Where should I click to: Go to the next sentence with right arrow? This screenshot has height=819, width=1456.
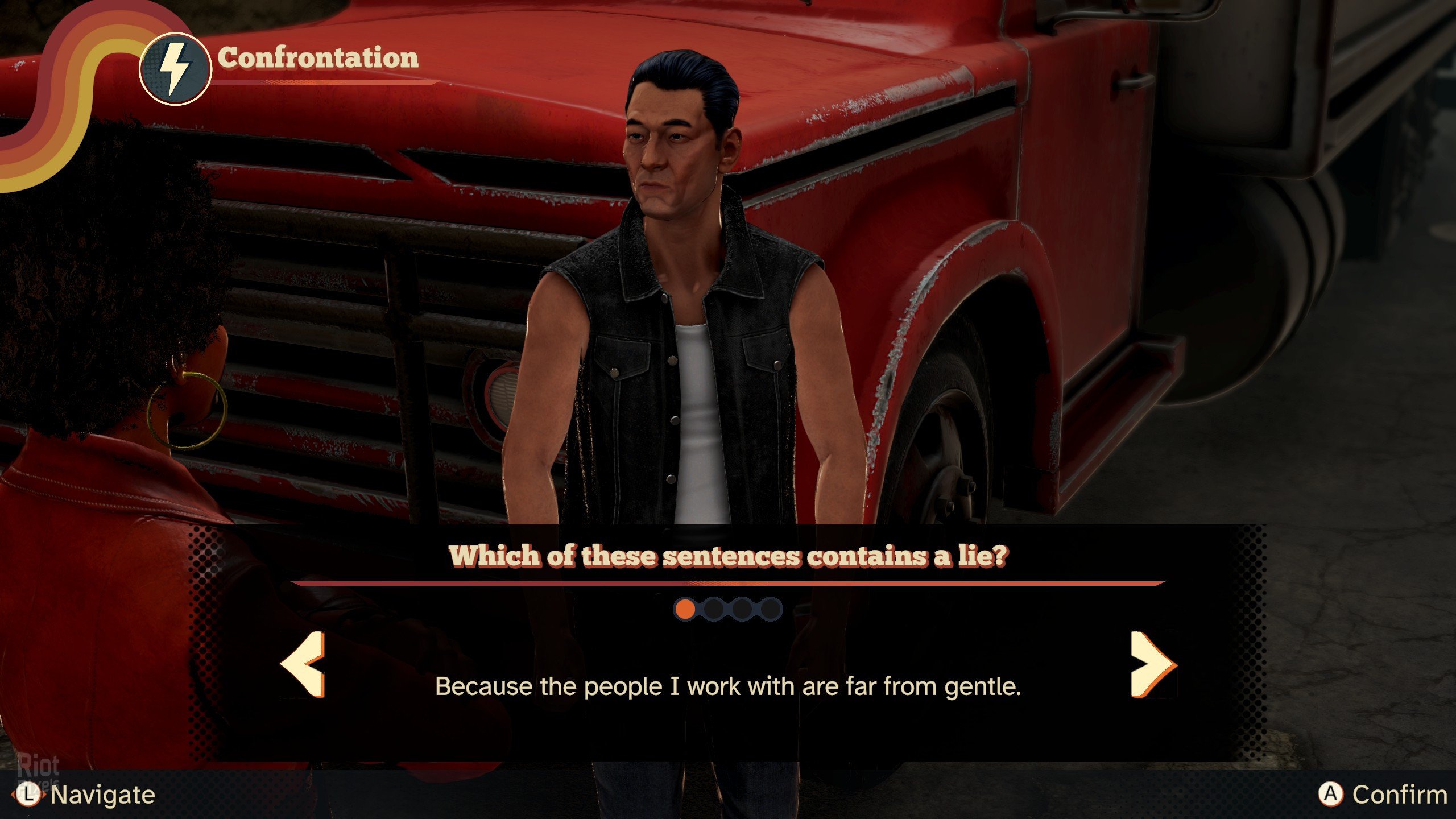[x=1152, y=664]
